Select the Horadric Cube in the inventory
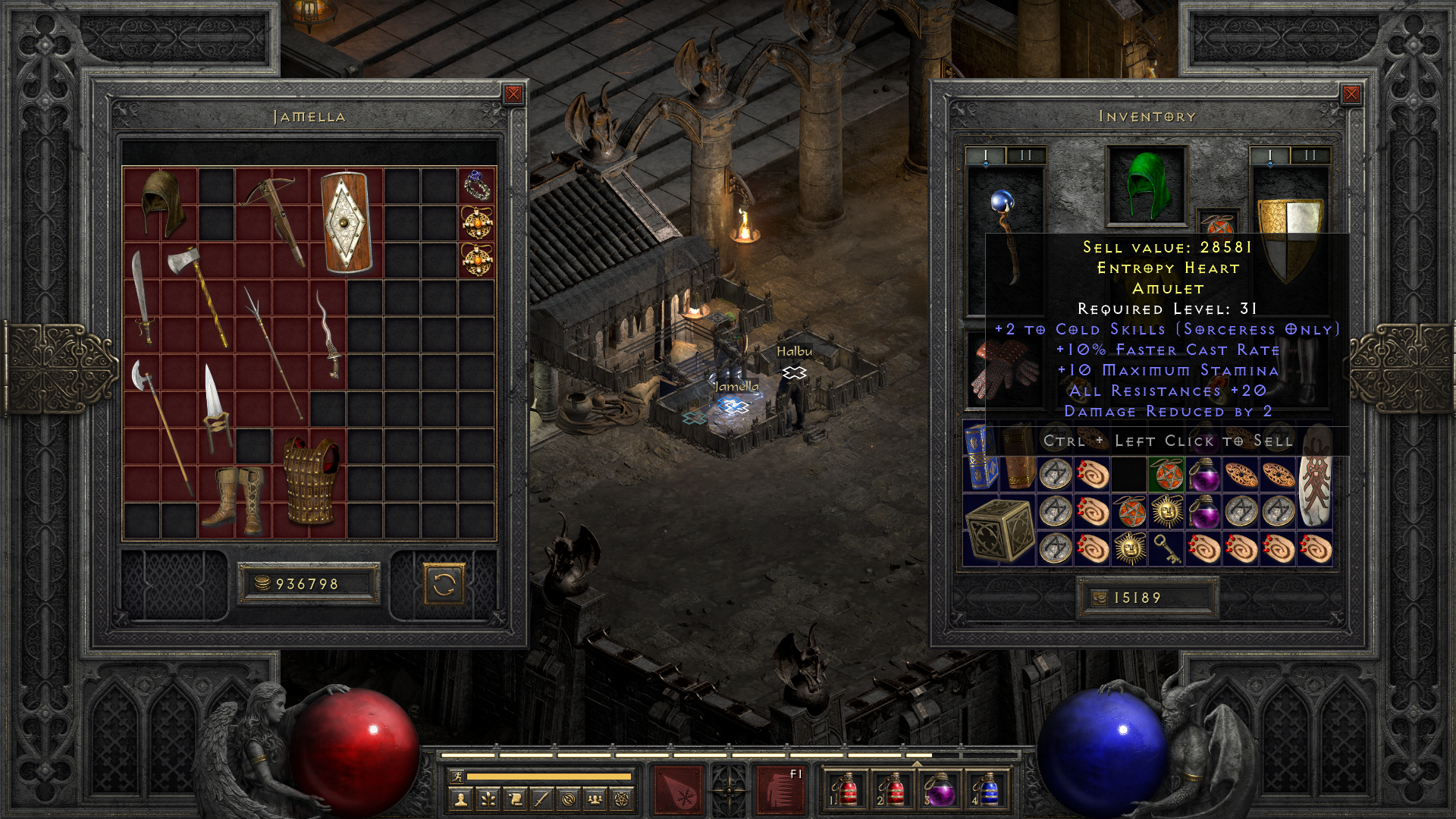 [999, 530]
